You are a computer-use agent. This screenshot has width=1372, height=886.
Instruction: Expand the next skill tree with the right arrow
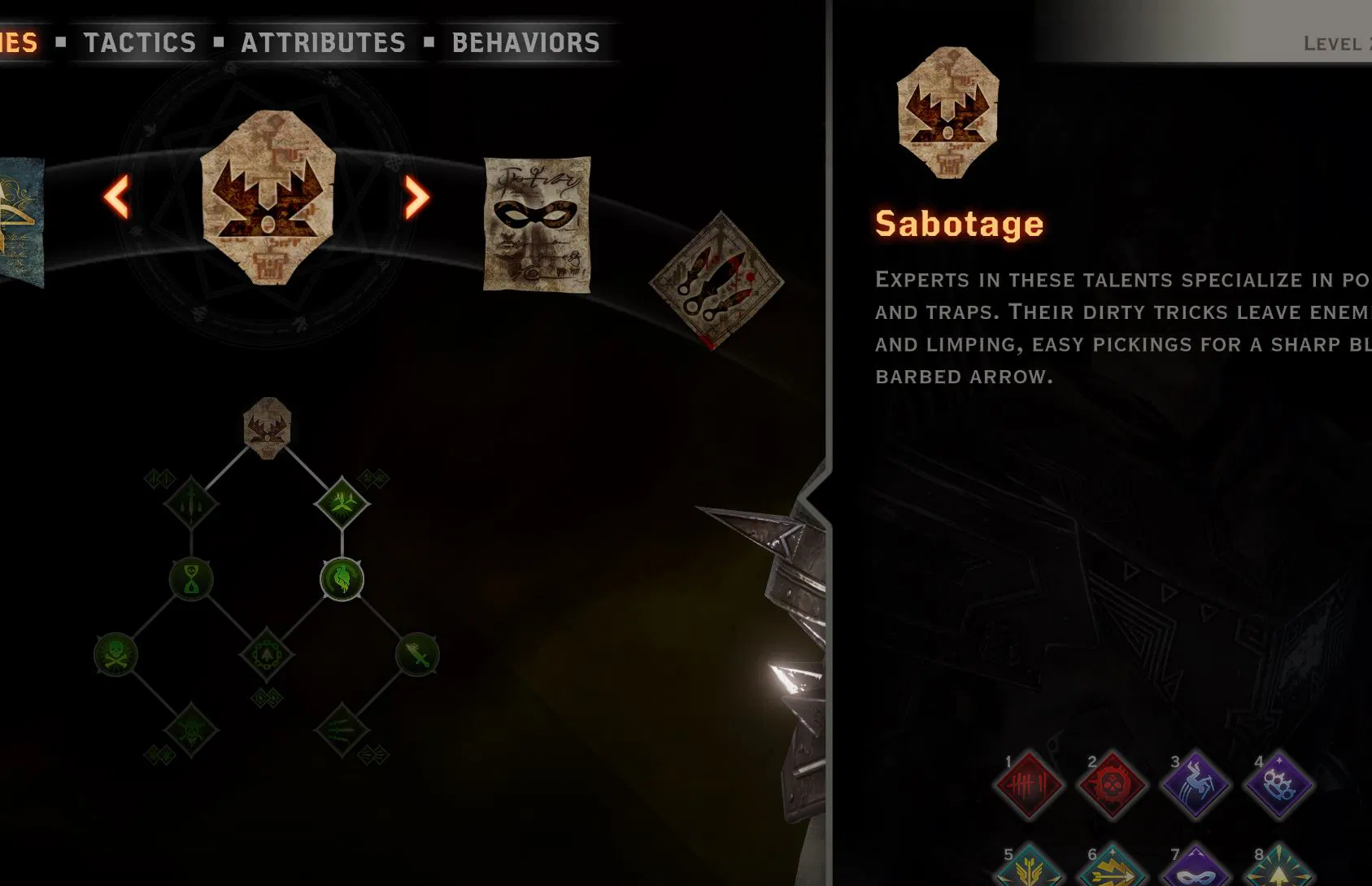(x=416, y=197)
